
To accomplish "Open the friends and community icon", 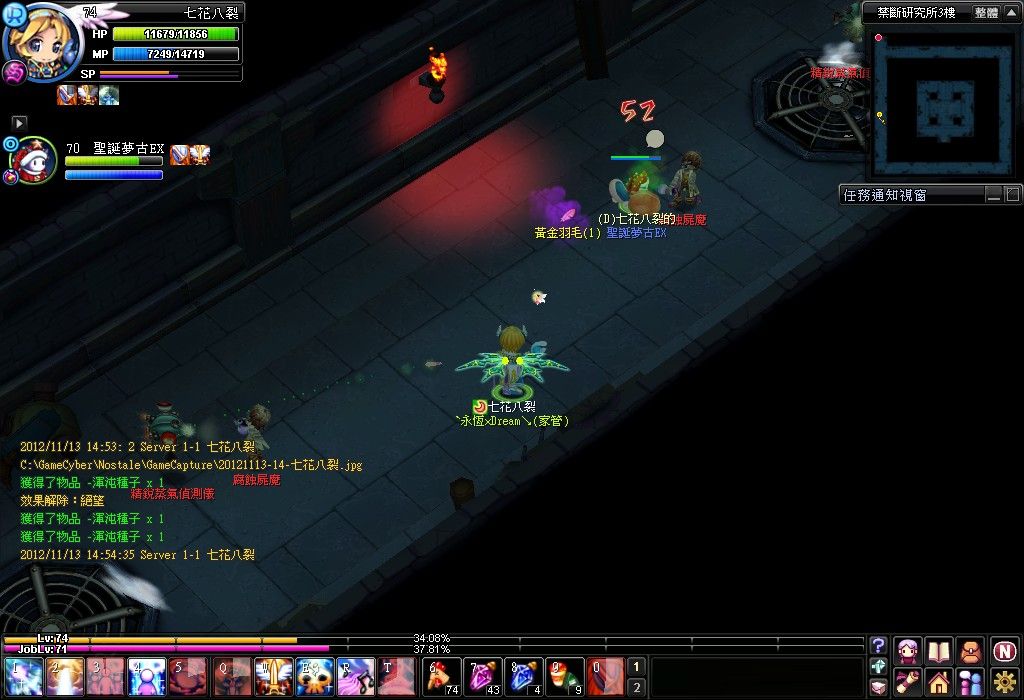I will [970, 683].
